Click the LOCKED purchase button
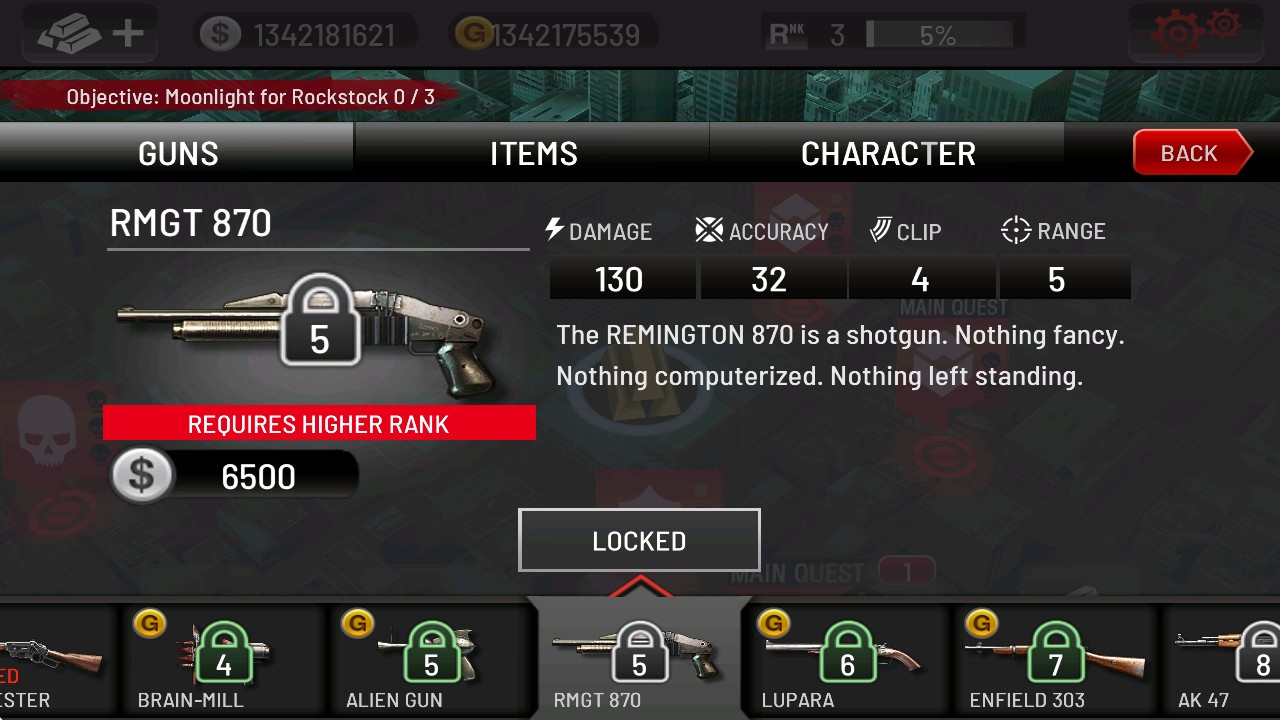Viewport: 1280px width, 720px height. (x=639, y=541)
